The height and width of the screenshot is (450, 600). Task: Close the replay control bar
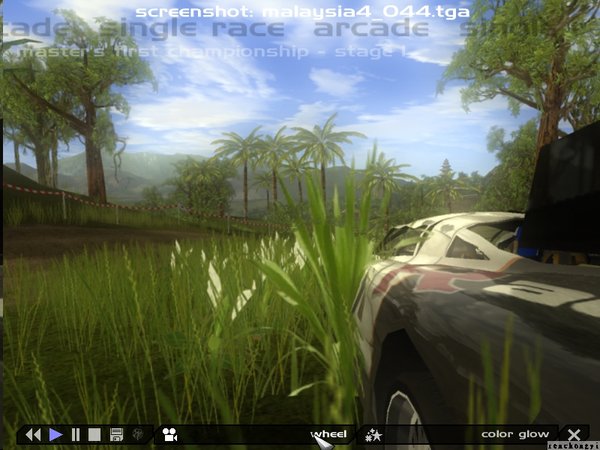(x=574, y=435)
